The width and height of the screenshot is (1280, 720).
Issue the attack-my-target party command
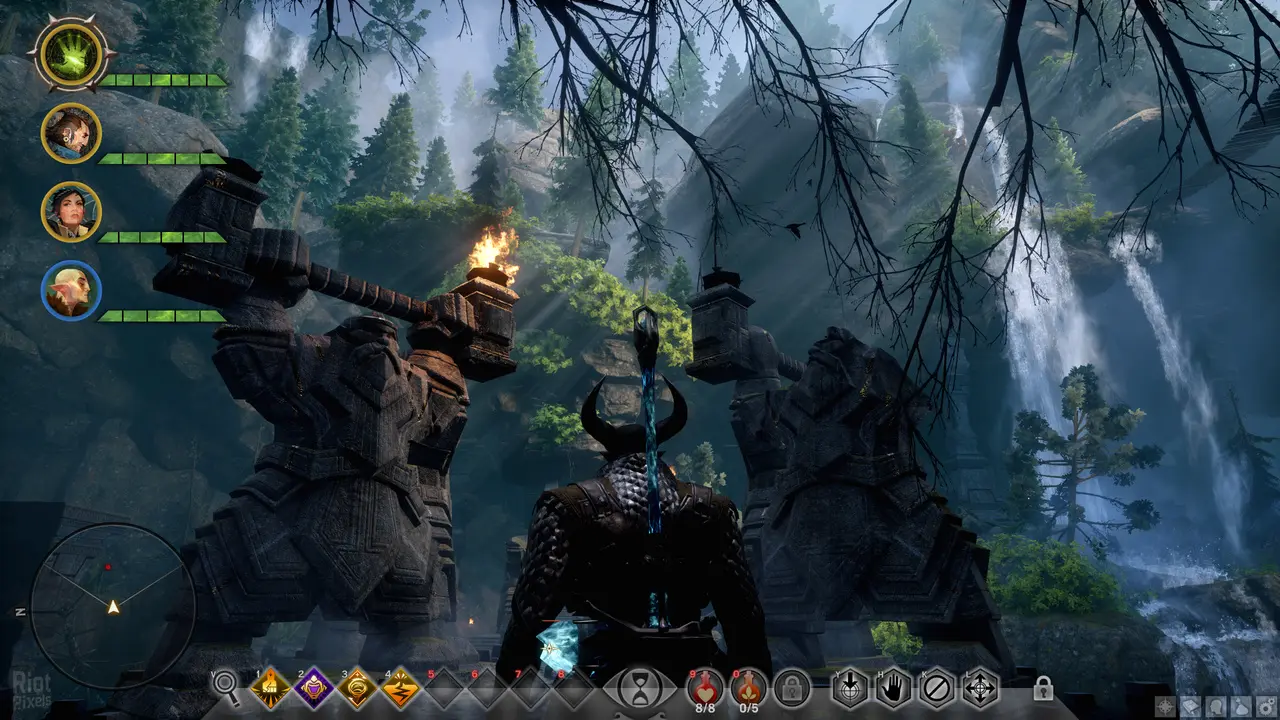point(851,688)
